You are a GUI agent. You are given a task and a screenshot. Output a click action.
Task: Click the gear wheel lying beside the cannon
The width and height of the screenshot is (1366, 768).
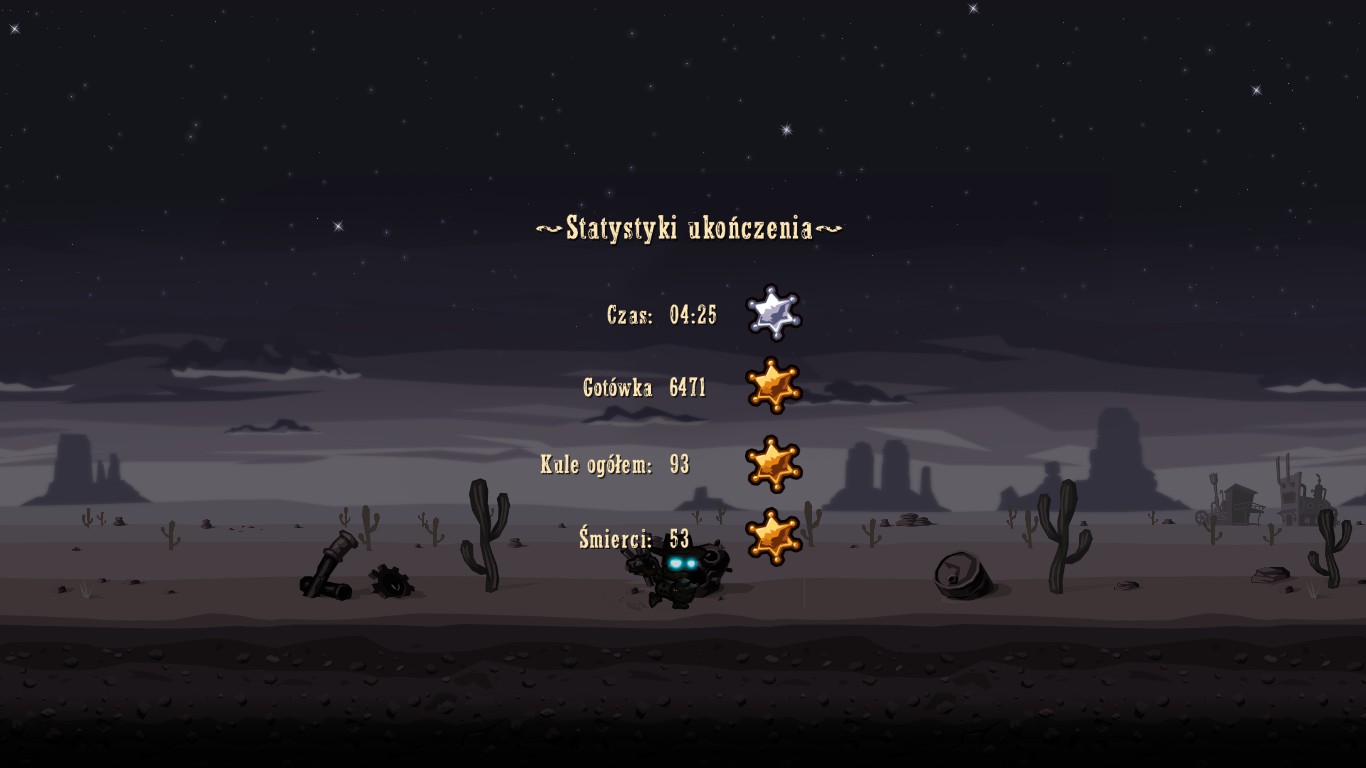pyautogui.click(x=391, y=583)
